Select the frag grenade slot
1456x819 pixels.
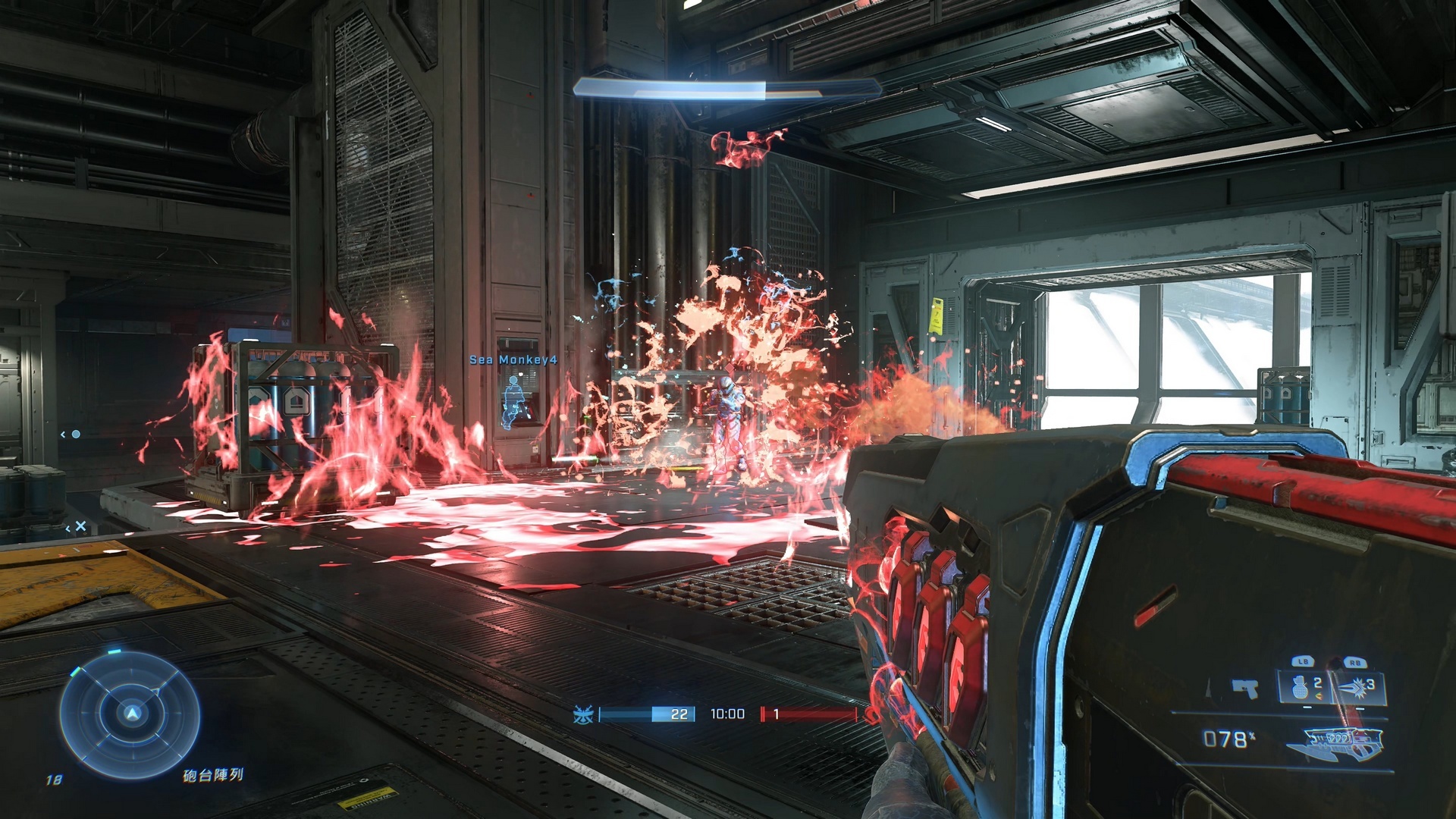coord(1305,687)
